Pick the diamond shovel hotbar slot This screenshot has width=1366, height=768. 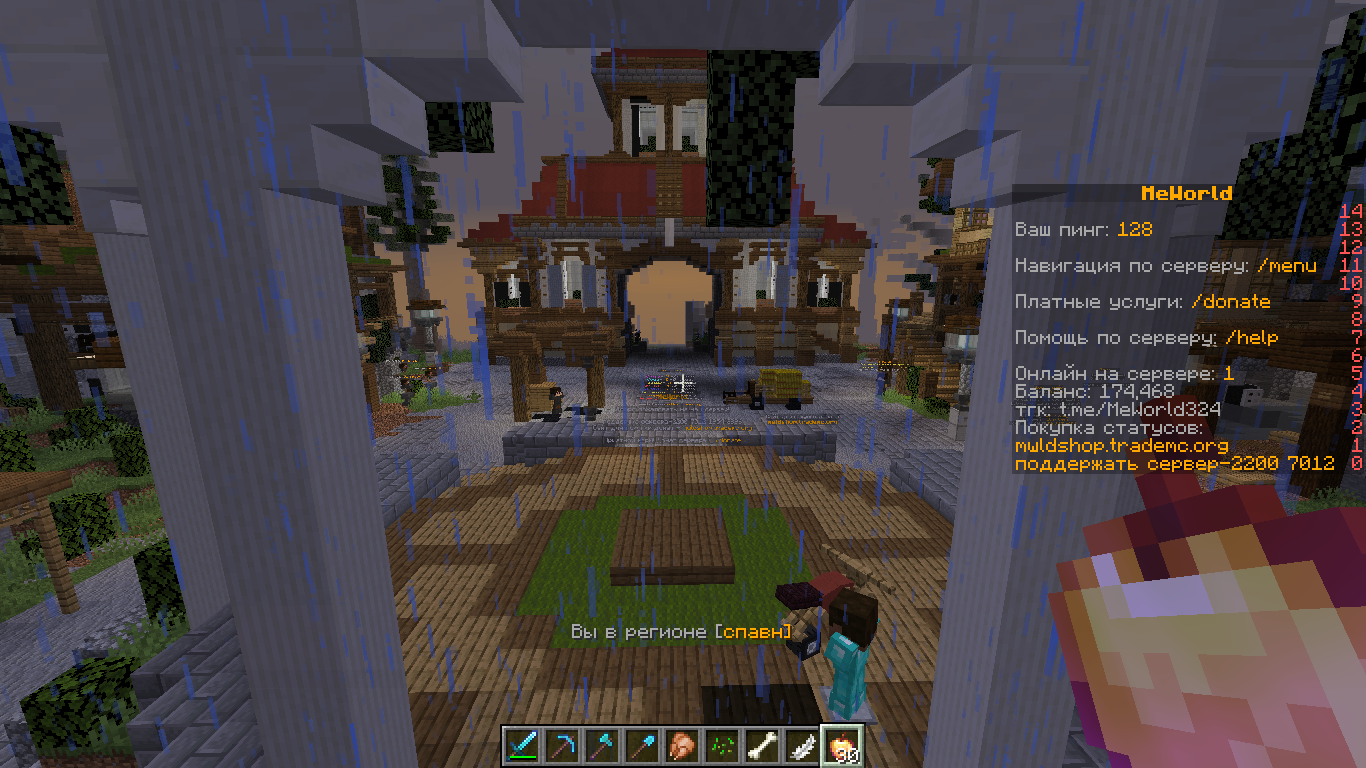tap(641, 745)
